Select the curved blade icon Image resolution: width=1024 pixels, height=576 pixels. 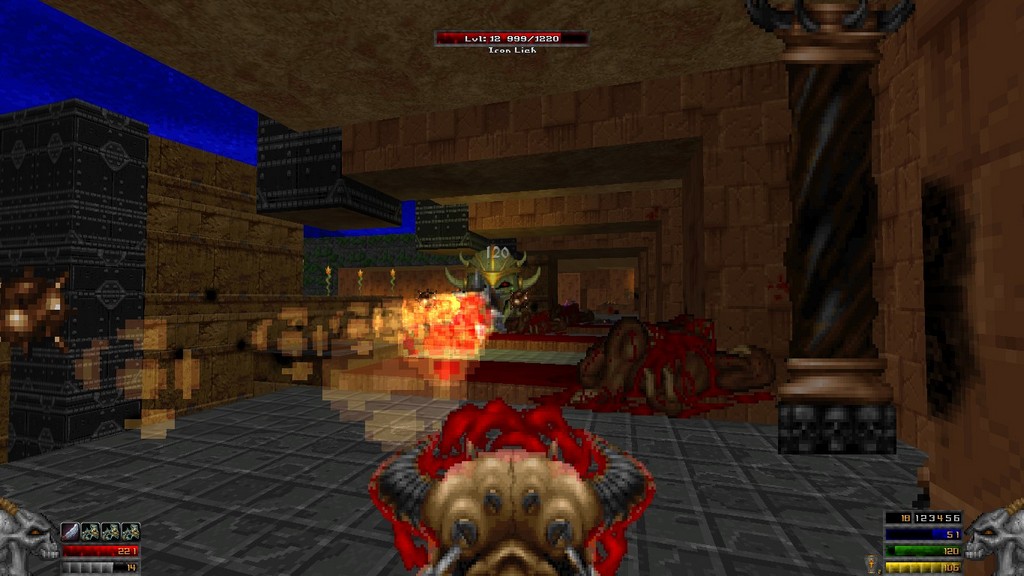(71, 531)
